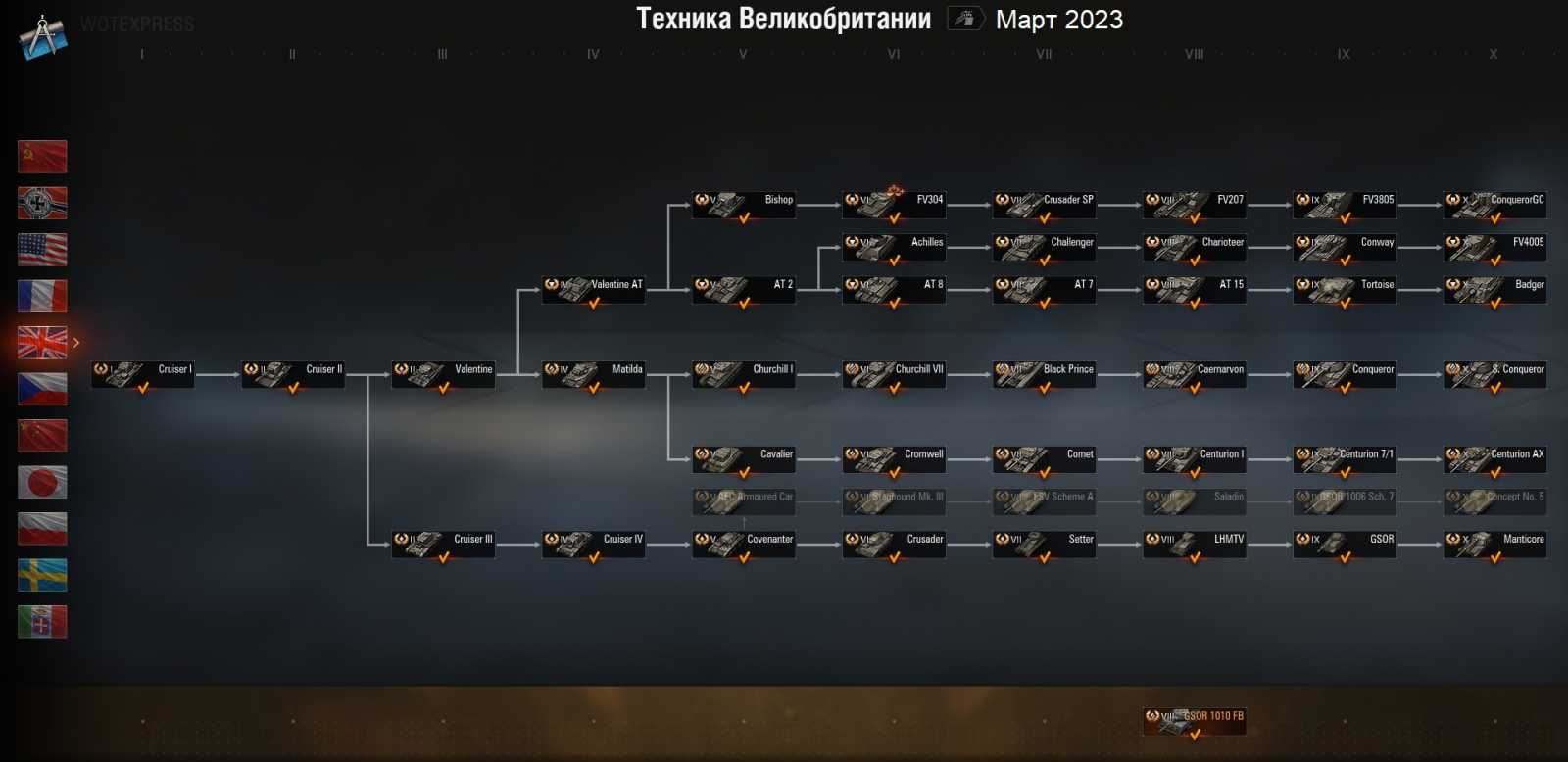The height and width of the screenshot is (762, 1568).
Task: Open the China tech tree
Action: click(42, 435)
